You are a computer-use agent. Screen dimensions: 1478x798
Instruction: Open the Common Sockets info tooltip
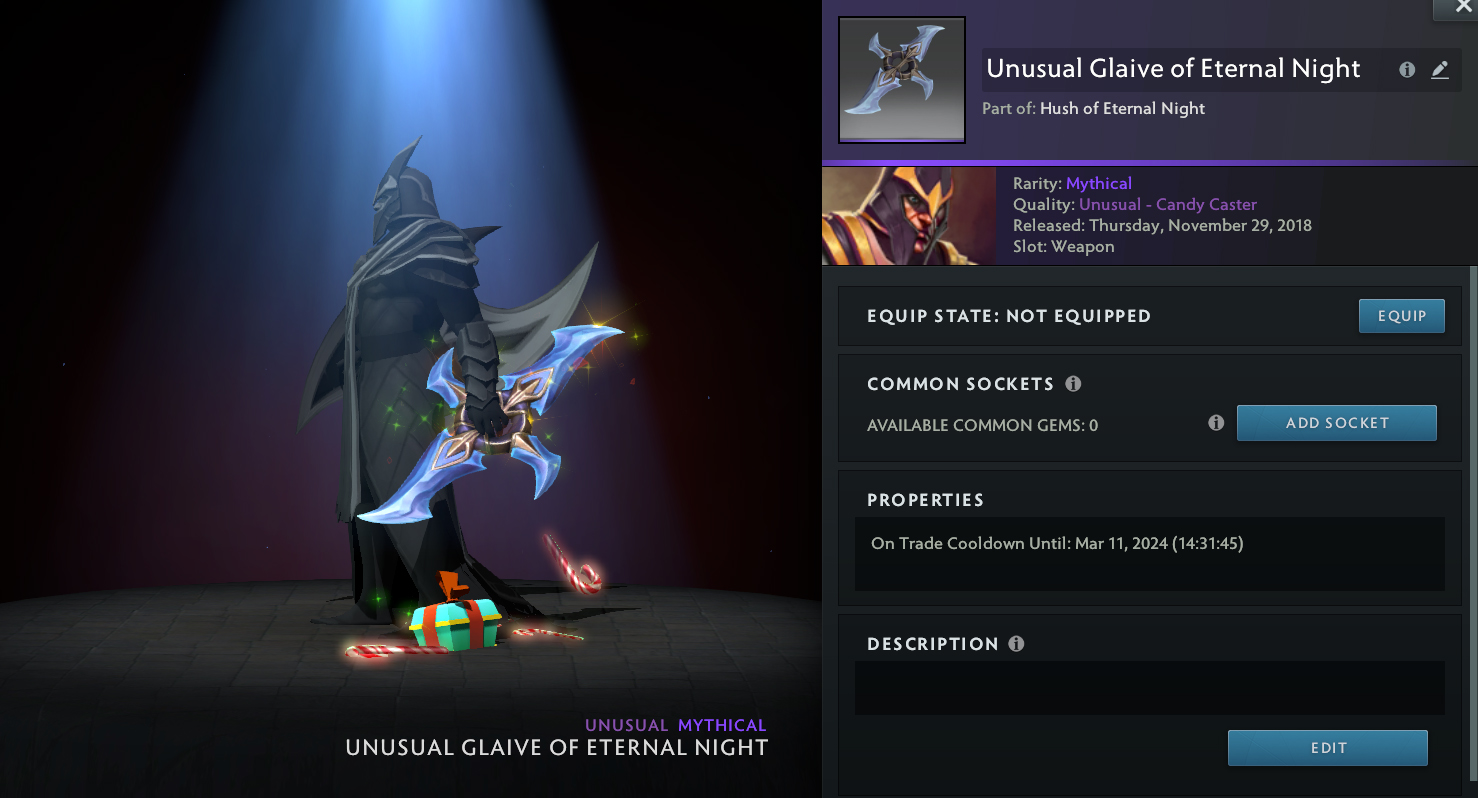(1073, 384)
